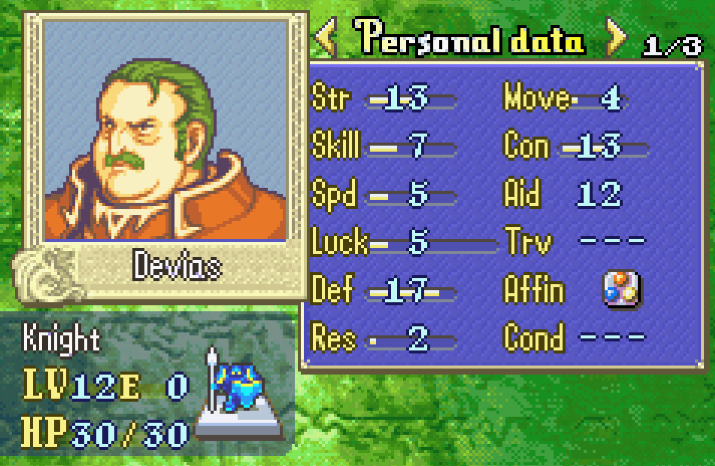Screen dimensions: 715x466
Task: Select the affinity icon next to Affin
Action: point(621,290)
